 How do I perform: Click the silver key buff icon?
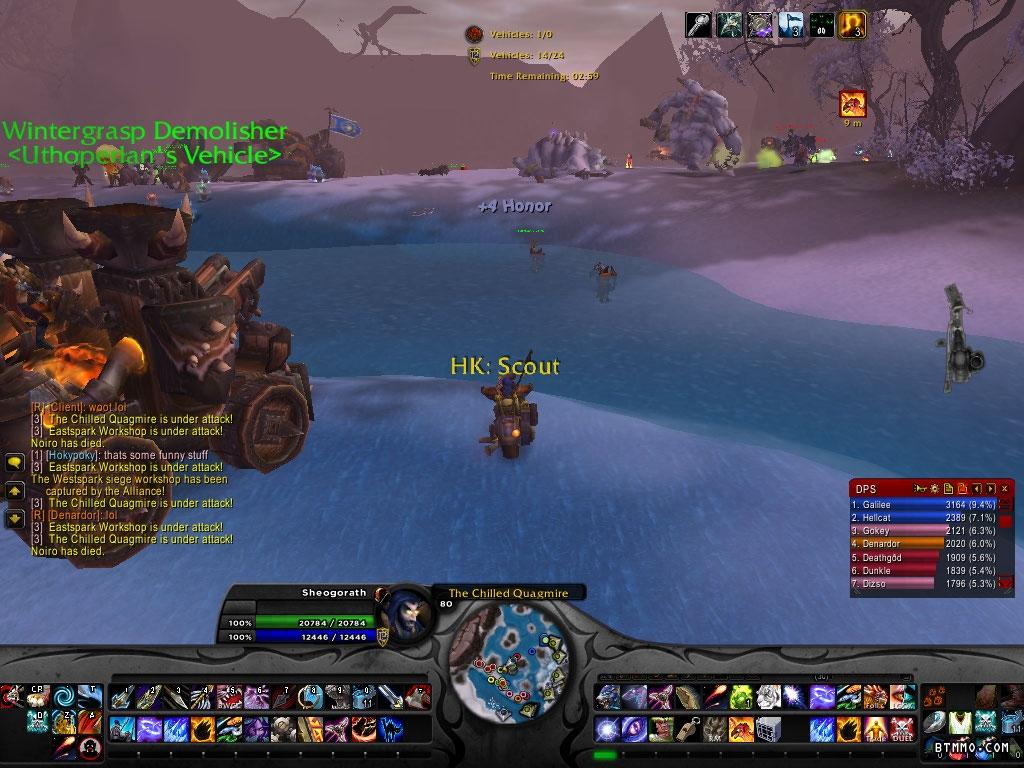(x=698, y=25)
